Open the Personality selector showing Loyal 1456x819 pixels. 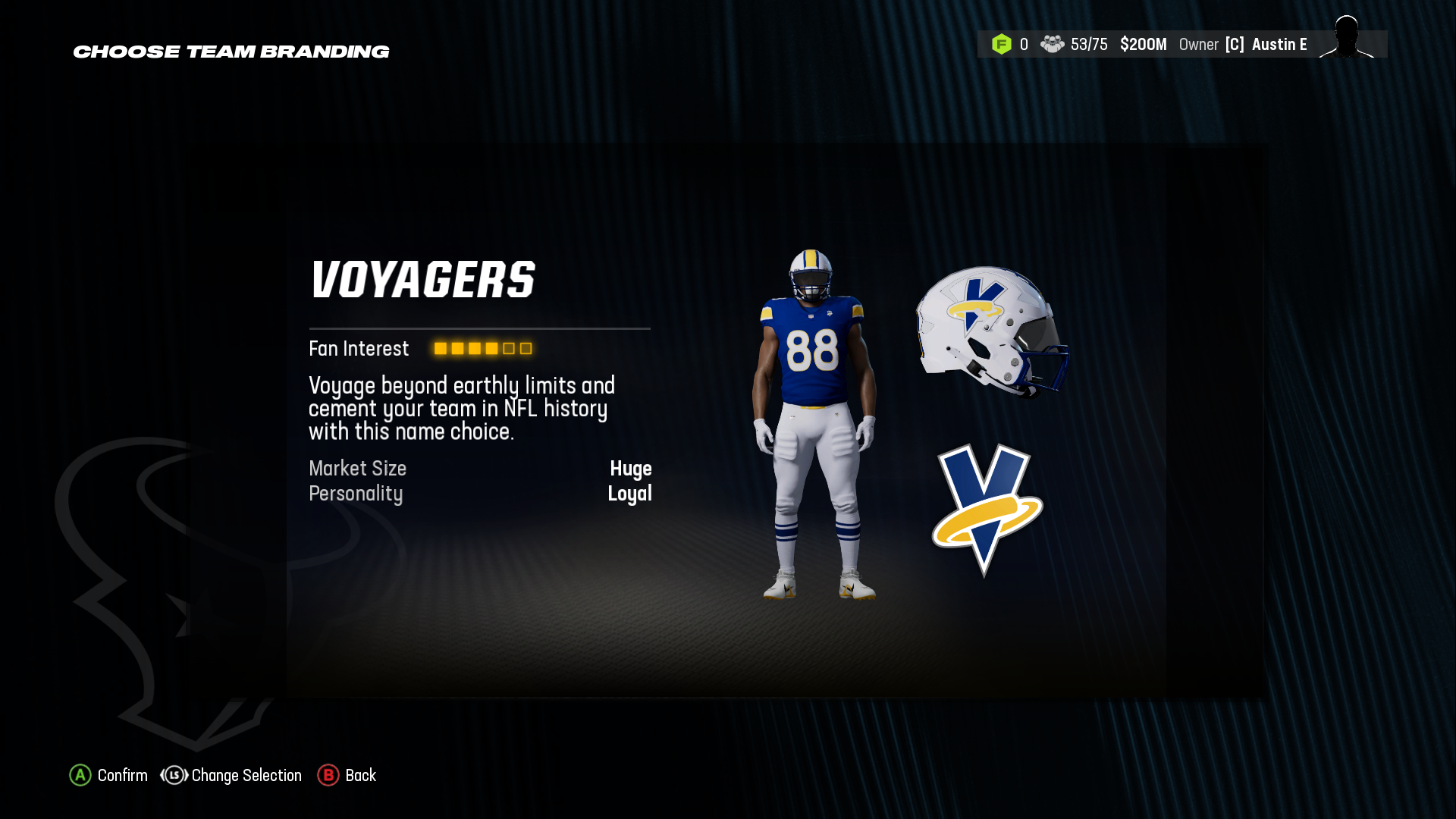(630, 494)
